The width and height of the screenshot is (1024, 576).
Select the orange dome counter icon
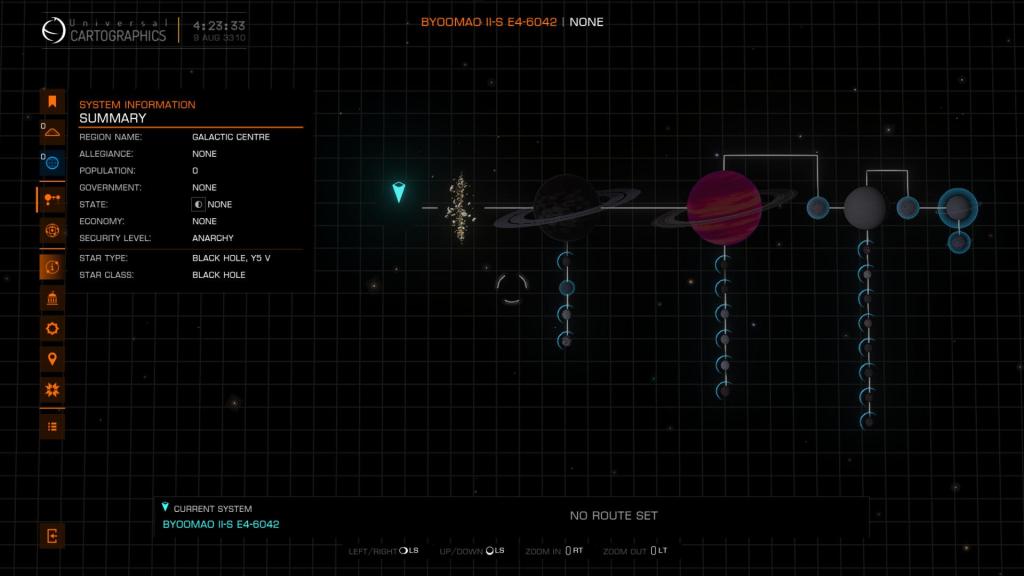coord(52,132)
